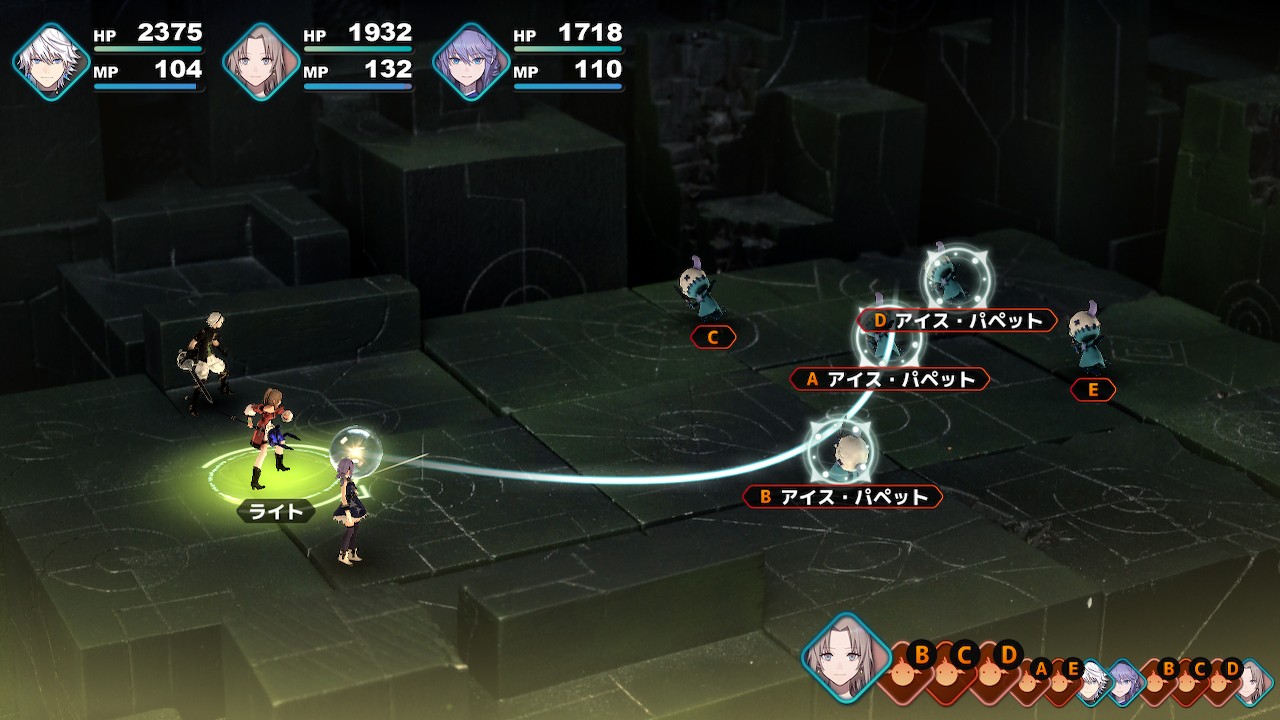Select target label A アイス・パペット
Screen dimensions: 1280x720
coord(889,380)
